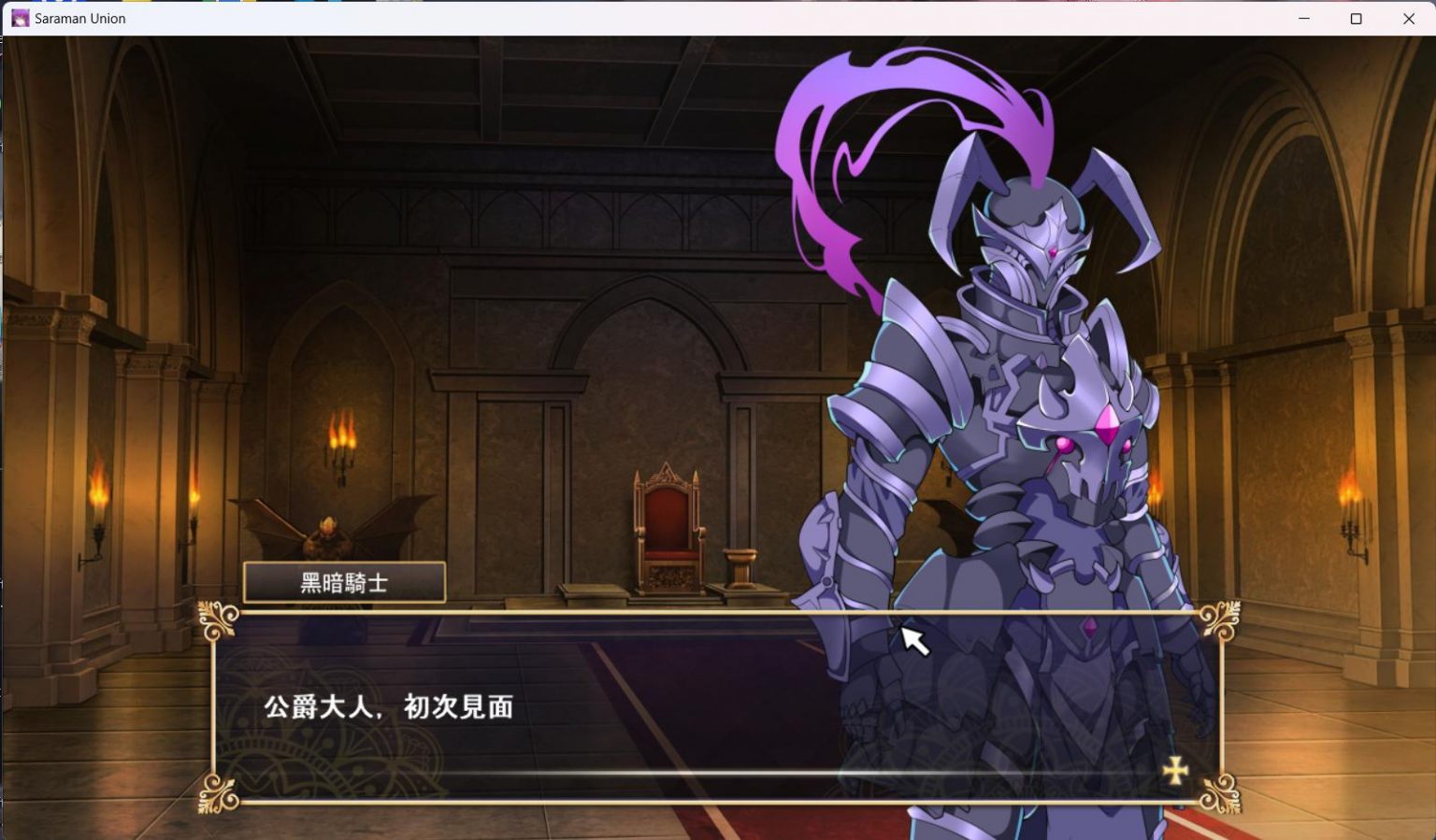Click the title bar text Saraman Union
1436x840 pixels.
pos(80,18)
